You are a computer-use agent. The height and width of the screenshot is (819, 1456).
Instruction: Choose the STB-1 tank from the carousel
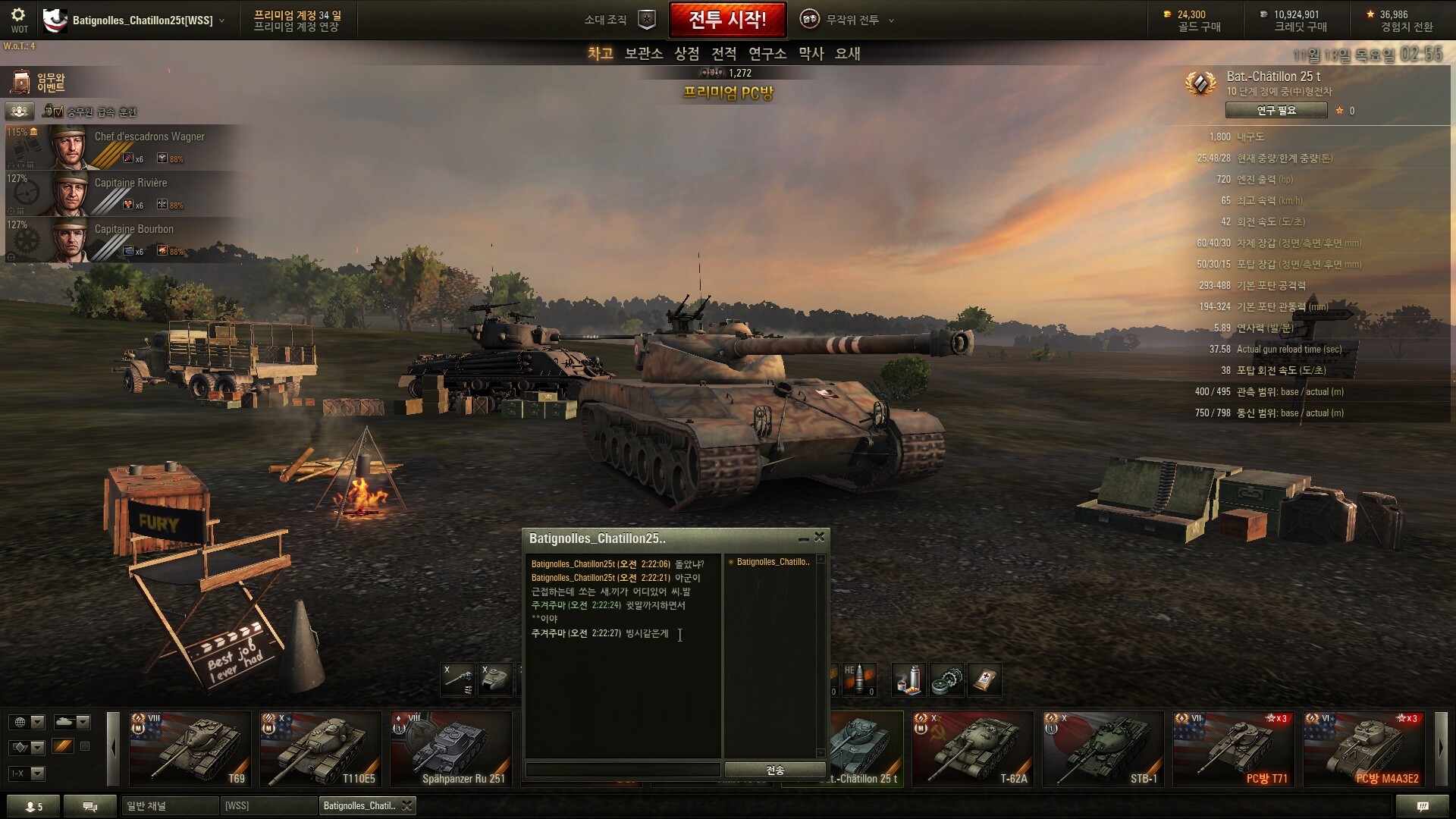click(x=1103, y=748)
